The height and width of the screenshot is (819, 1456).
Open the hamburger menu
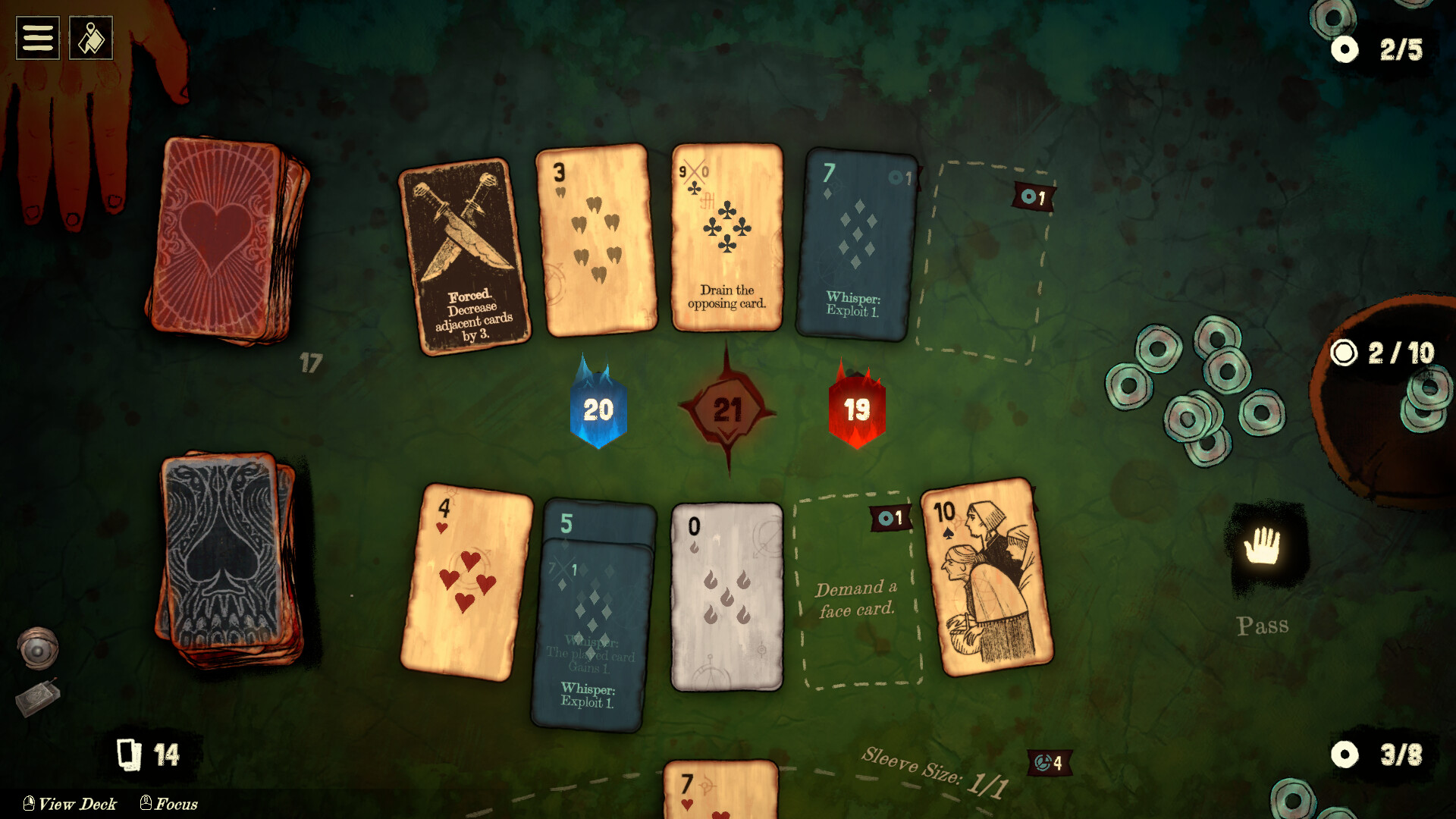click(37, 37)
